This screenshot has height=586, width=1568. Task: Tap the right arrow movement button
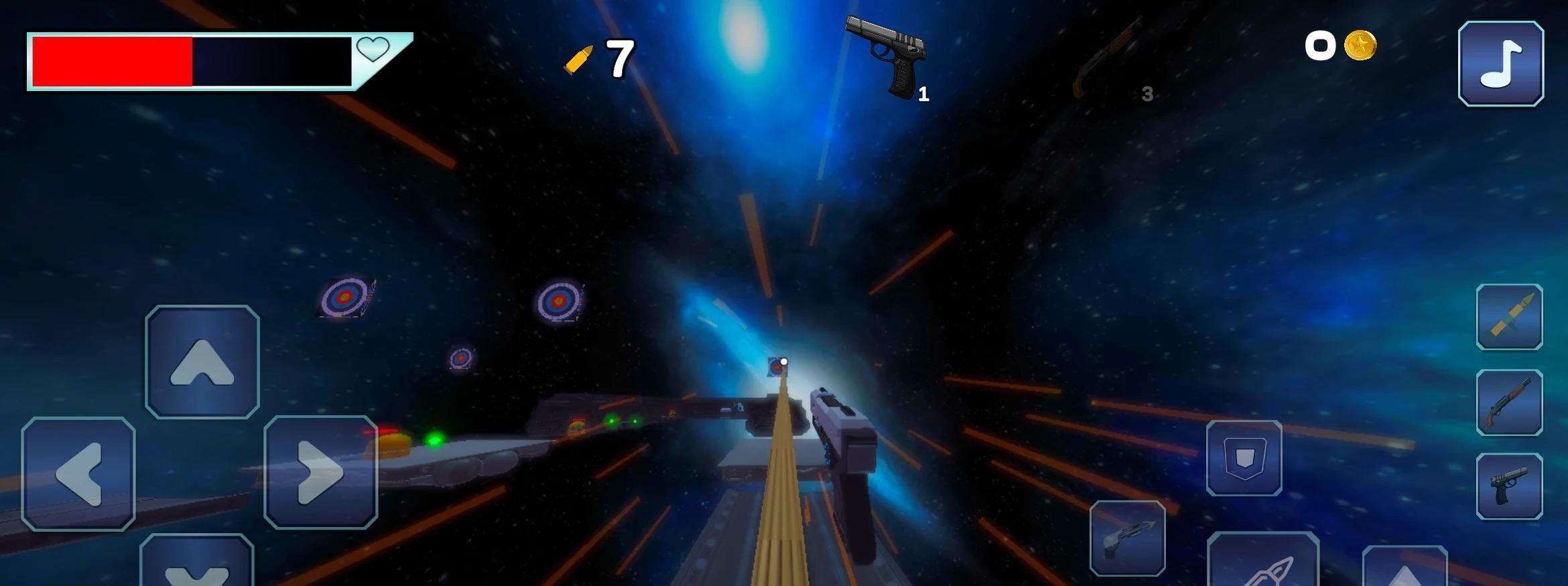click(x=320, y=472)
